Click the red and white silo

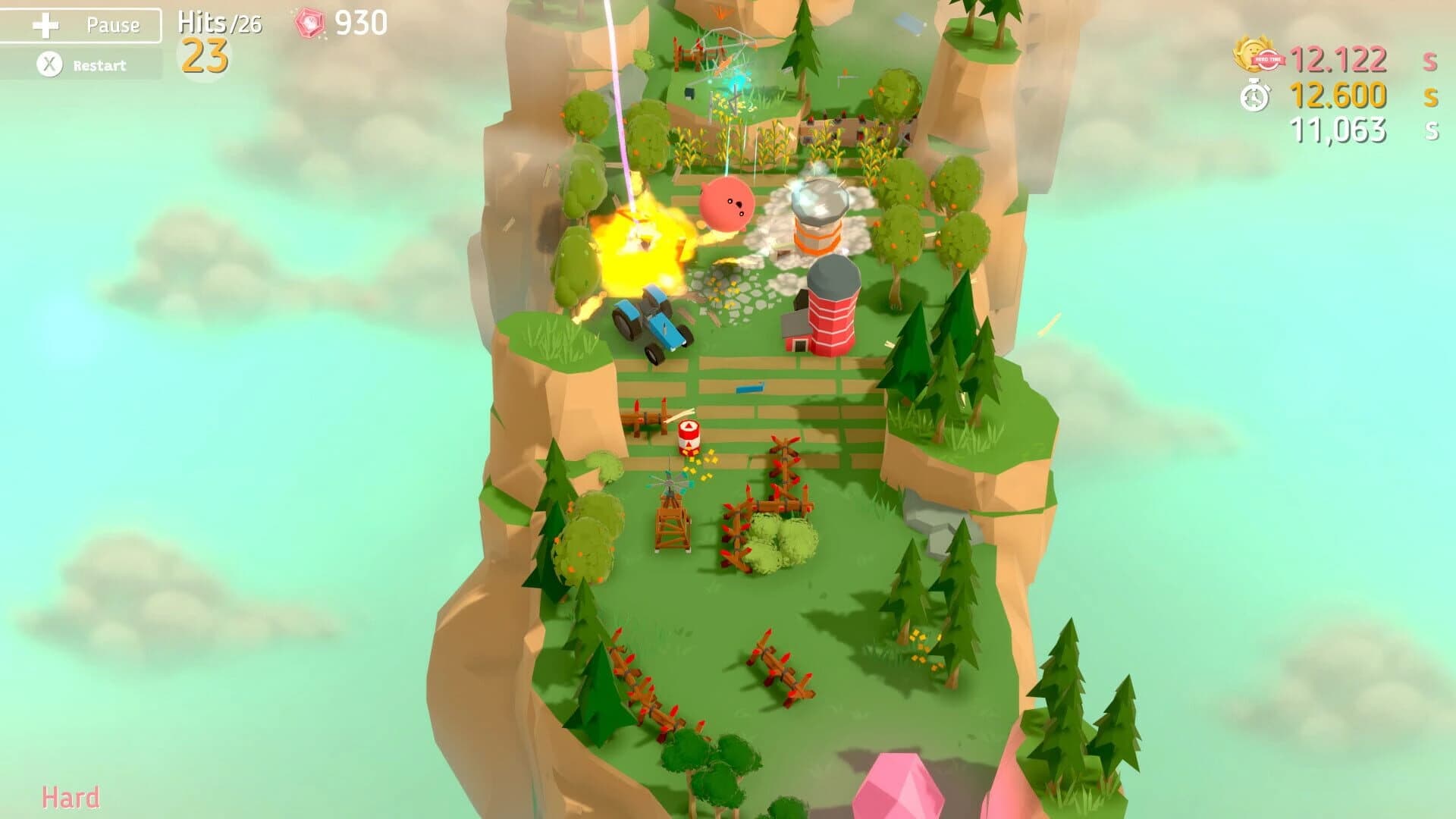click(x=834, y=311)
